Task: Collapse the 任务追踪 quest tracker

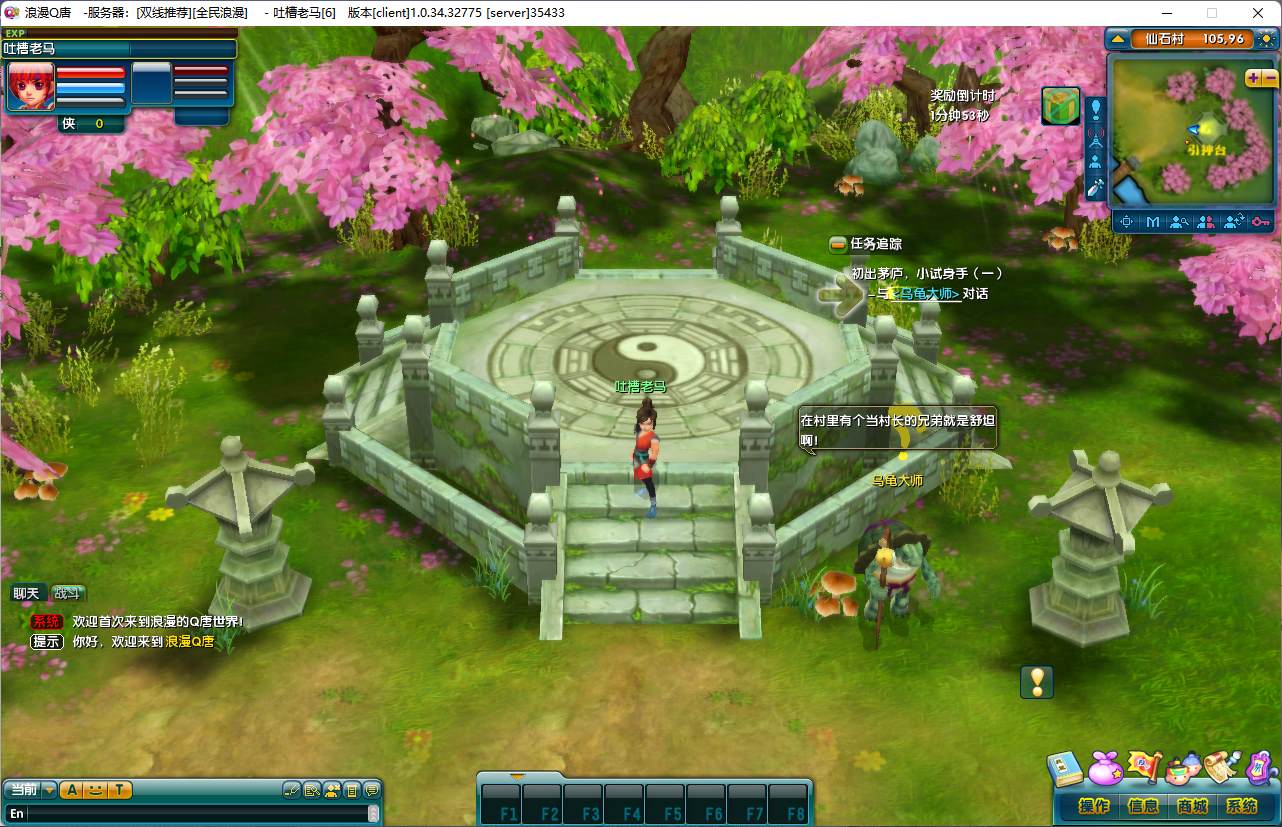Action: pyautogui.click(x=838, y=244)
